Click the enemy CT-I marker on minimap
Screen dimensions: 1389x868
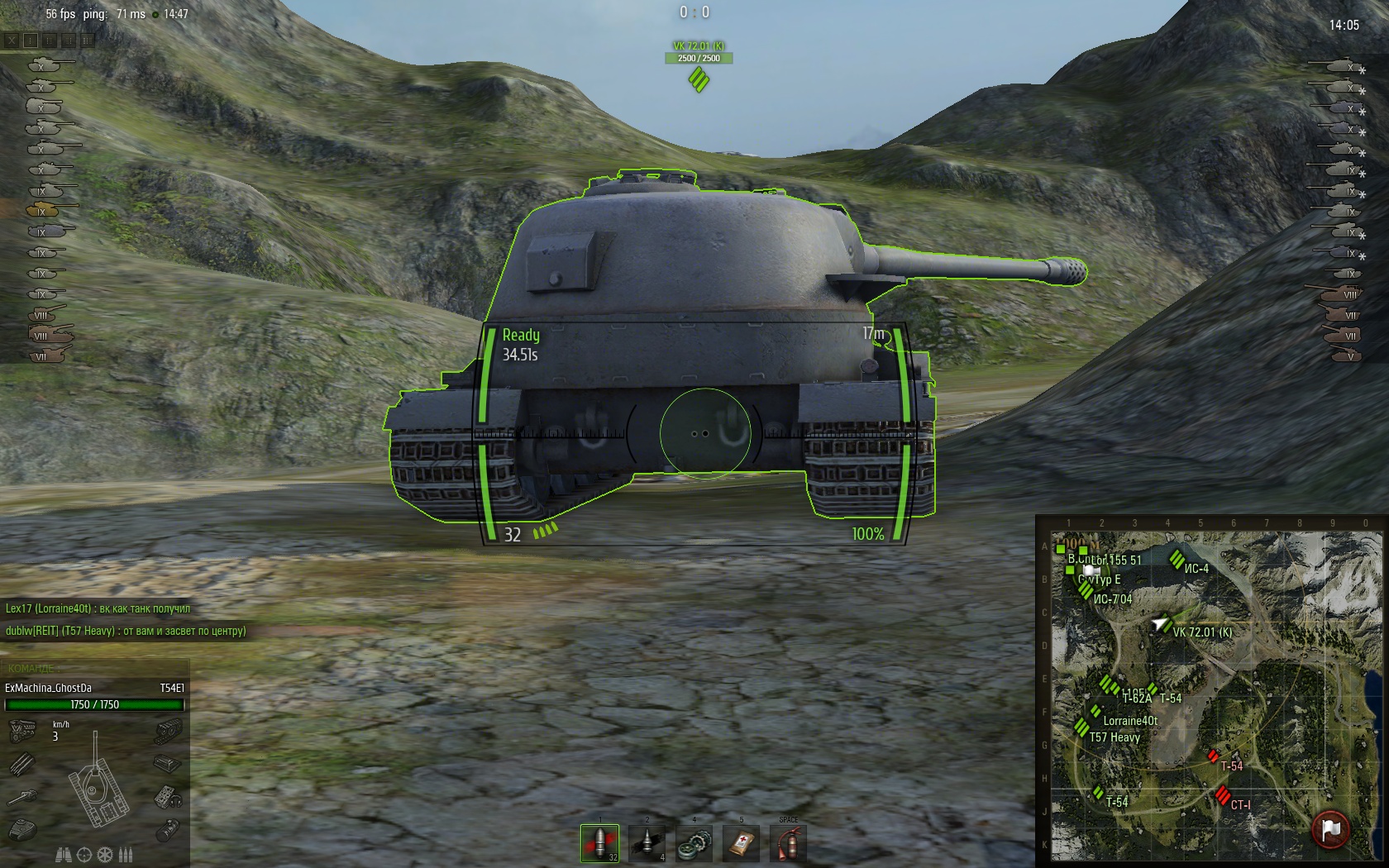pos(1222,795)
